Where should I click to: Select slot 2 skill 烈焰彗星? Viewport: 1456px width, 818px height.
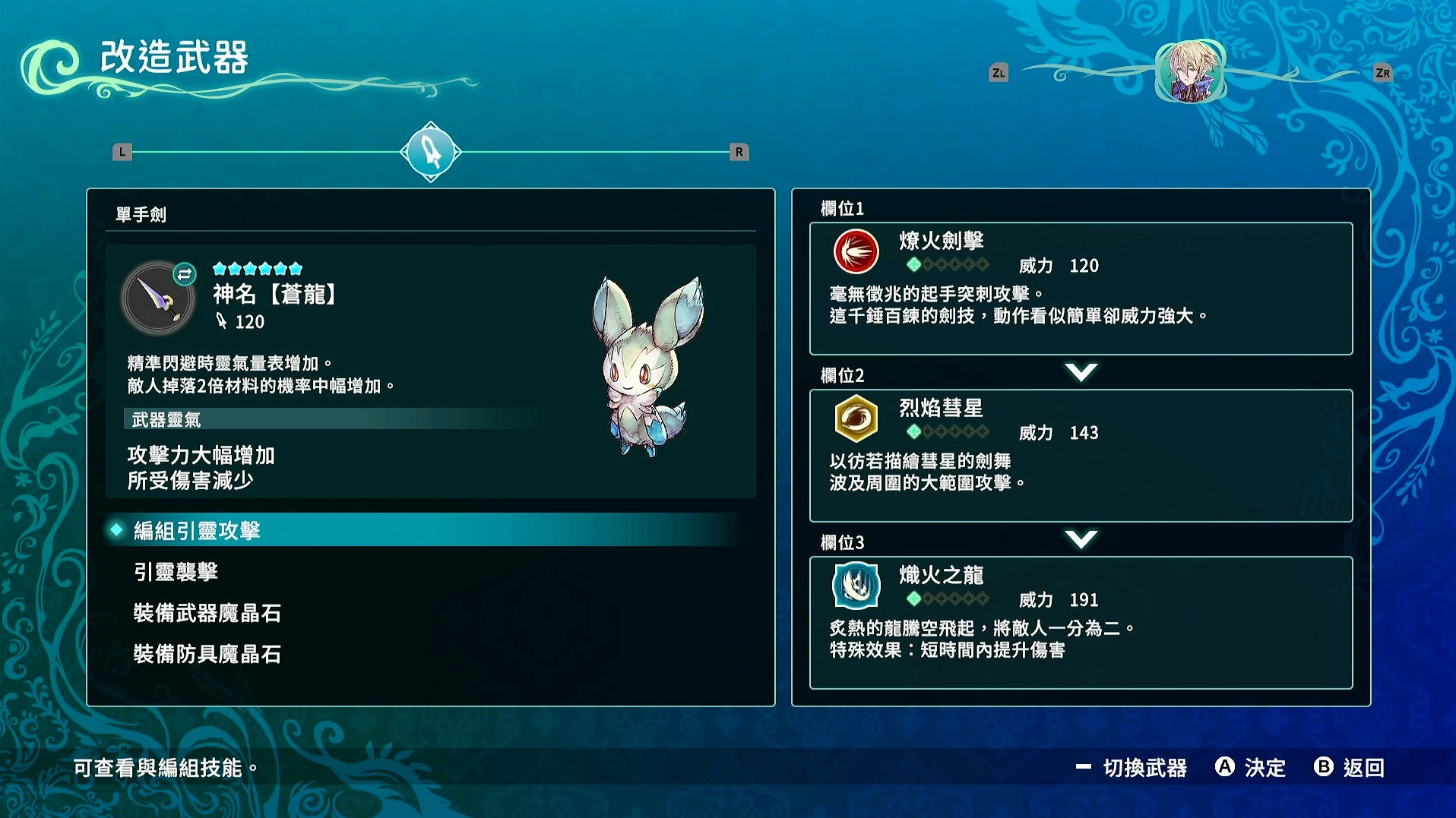click(x=1081, y=455)
